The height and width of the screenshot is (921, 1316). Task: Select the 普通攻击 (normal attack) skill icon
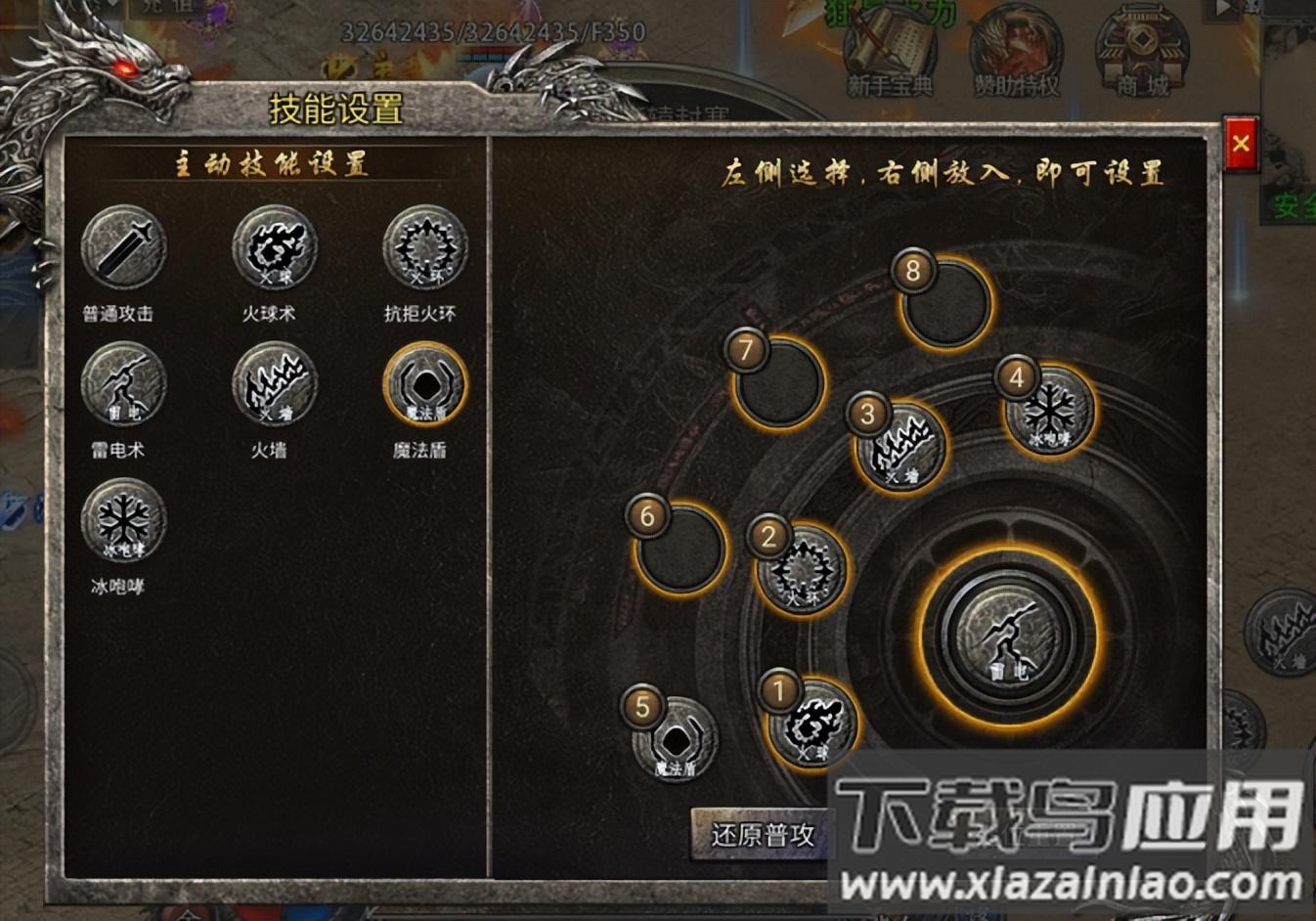[x=124, y=250]
